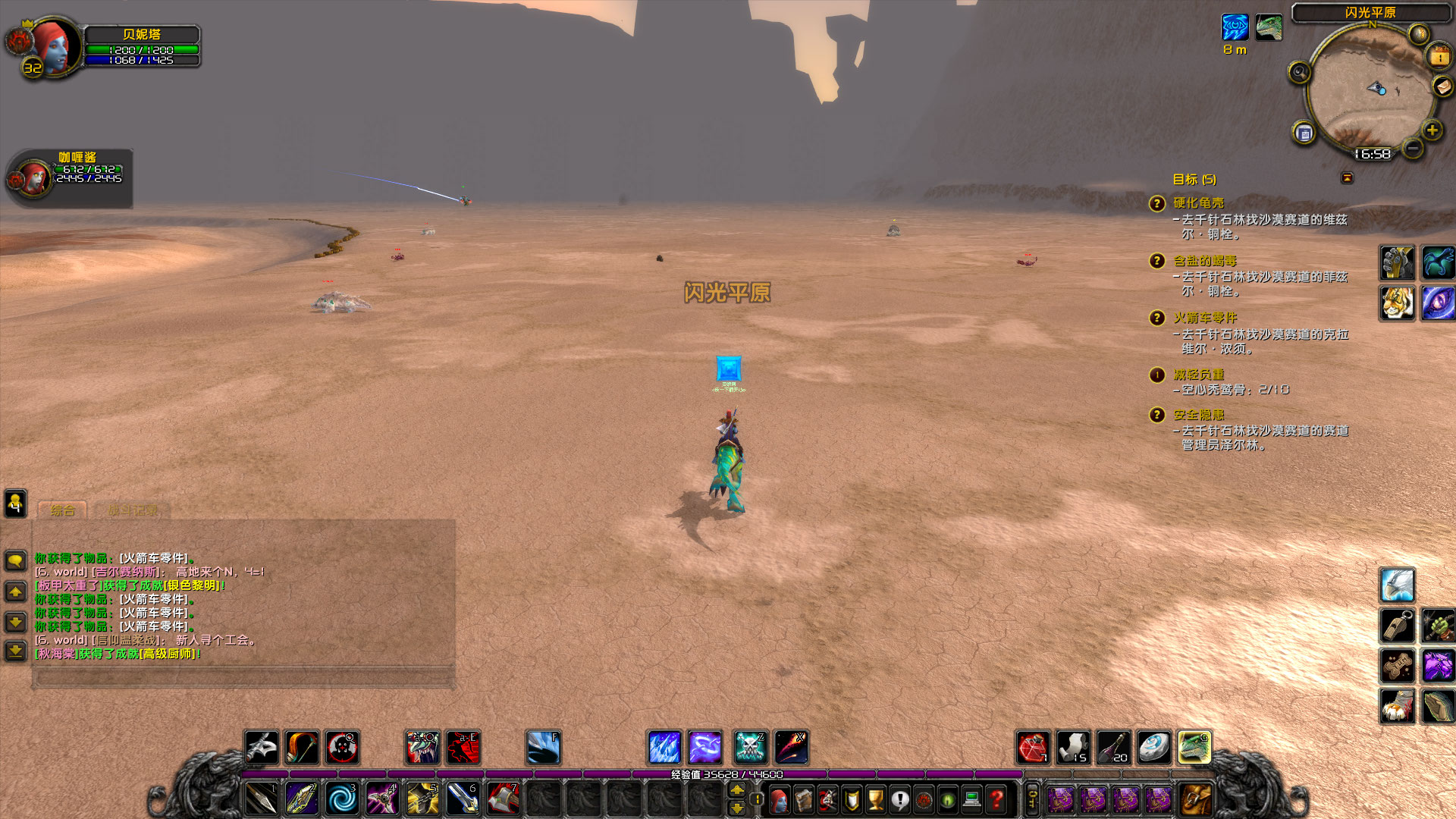Open the red question mark help icon
1456x819 pixels.
(x=996, y=799)
